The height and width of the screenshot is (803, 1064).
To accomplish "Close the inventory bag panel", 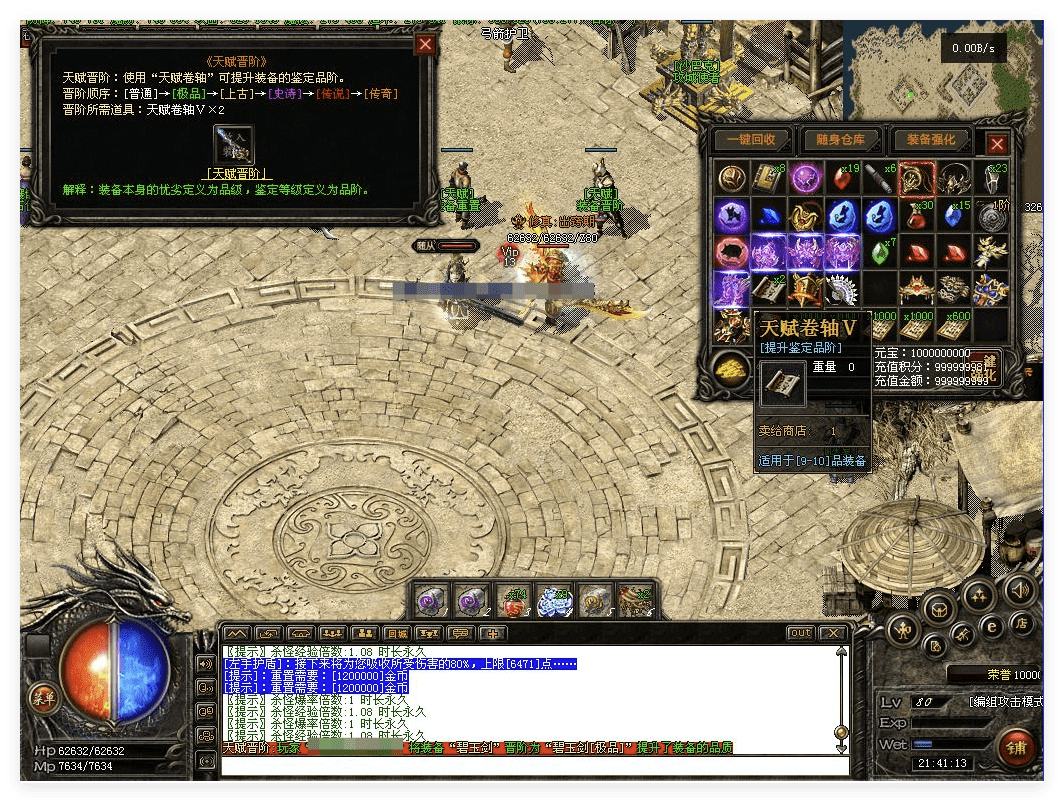I will point(996,144).
